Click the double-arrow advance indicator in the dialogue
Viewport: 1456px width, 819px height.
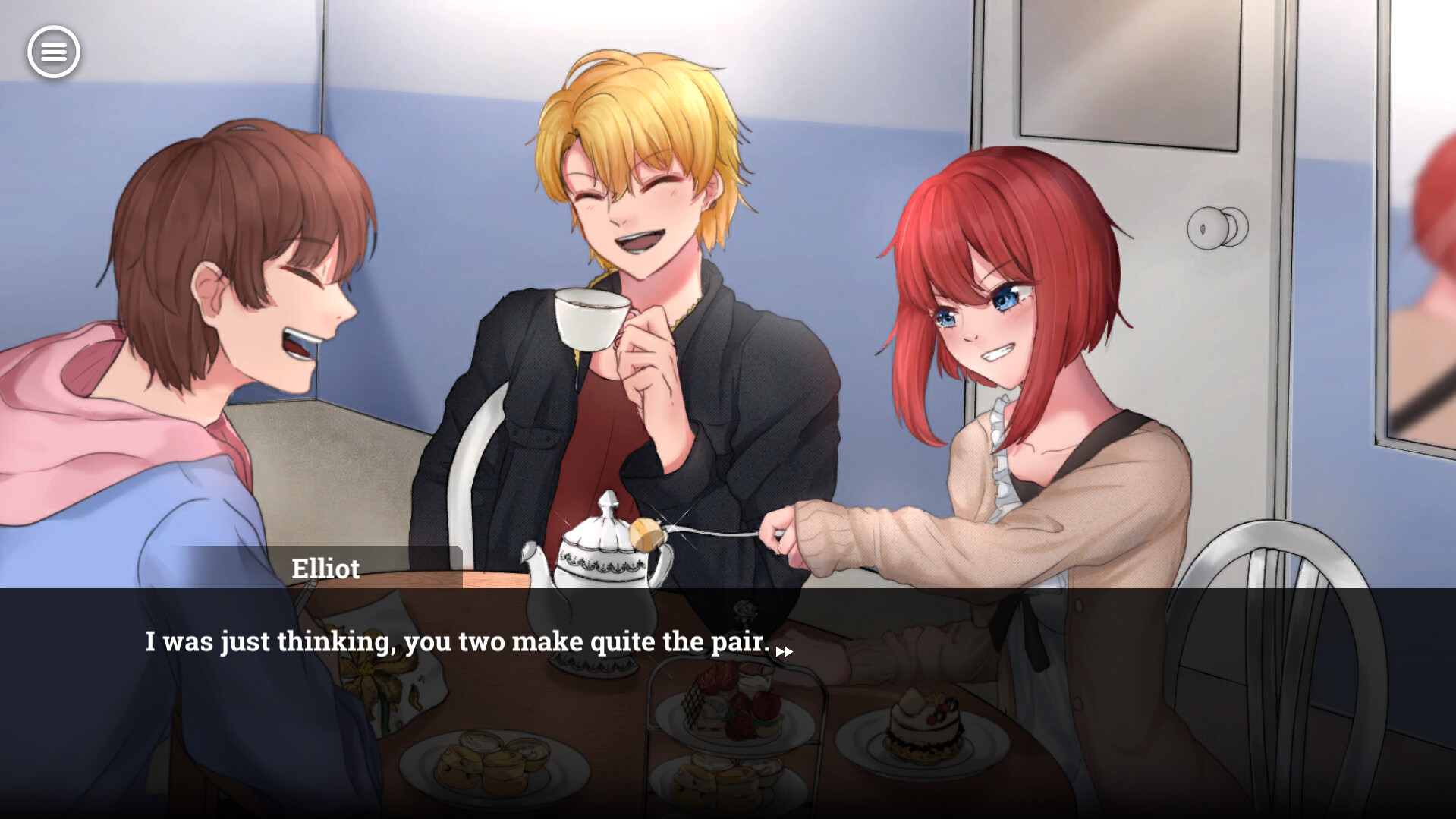click(x=785, y=650)
